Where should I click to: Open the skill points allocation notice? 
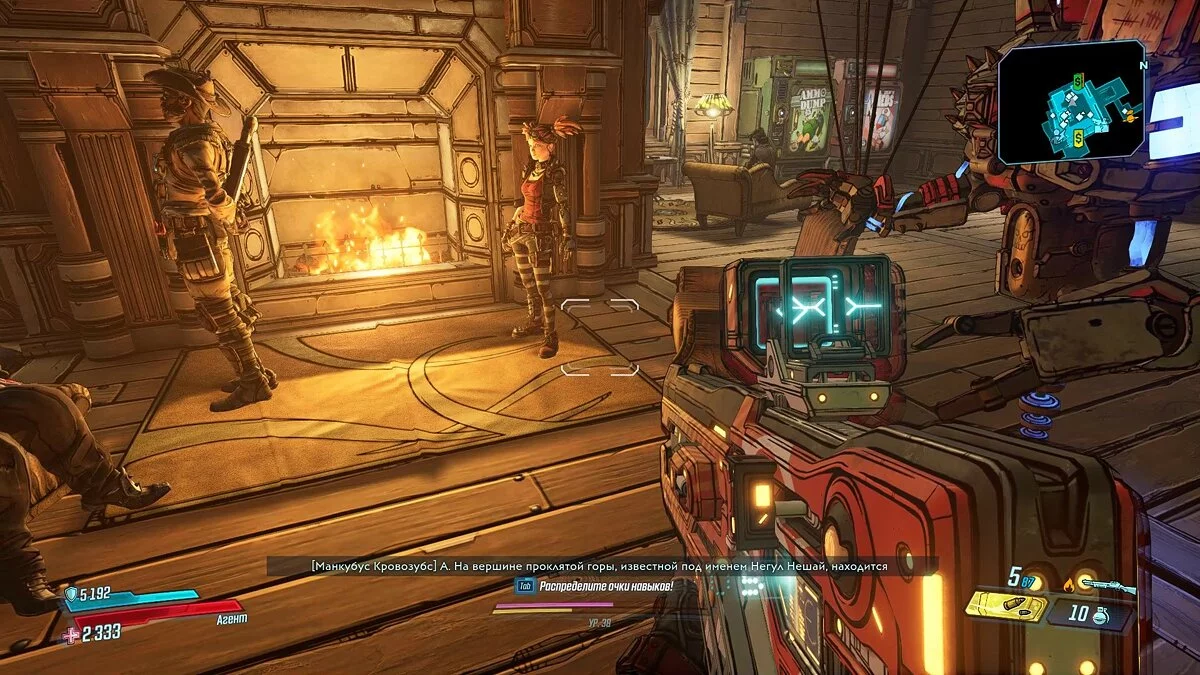coord(603,586)
